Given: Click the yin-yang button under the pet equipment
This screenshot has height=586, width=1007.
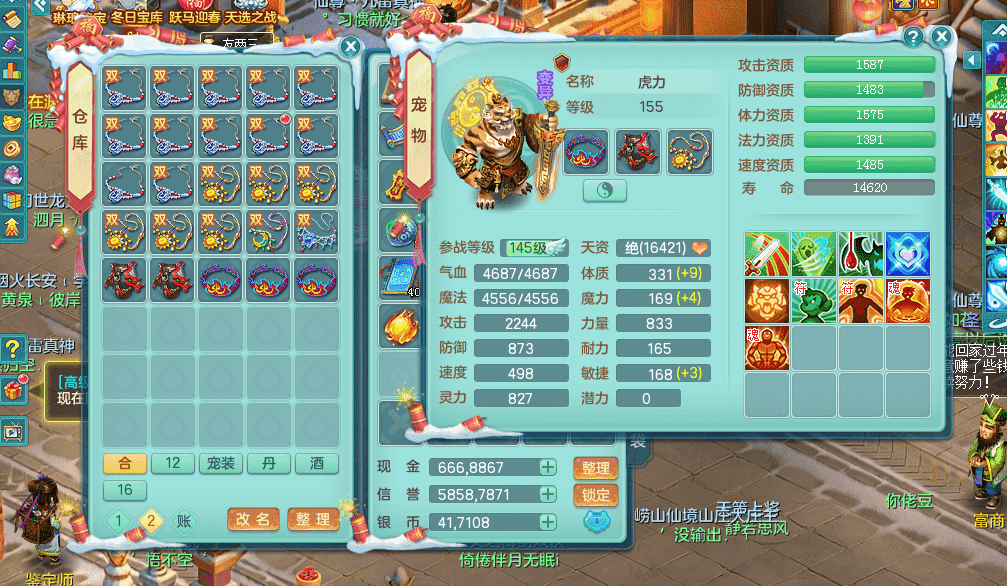Looking at the screenshot, I should [604, 190].
